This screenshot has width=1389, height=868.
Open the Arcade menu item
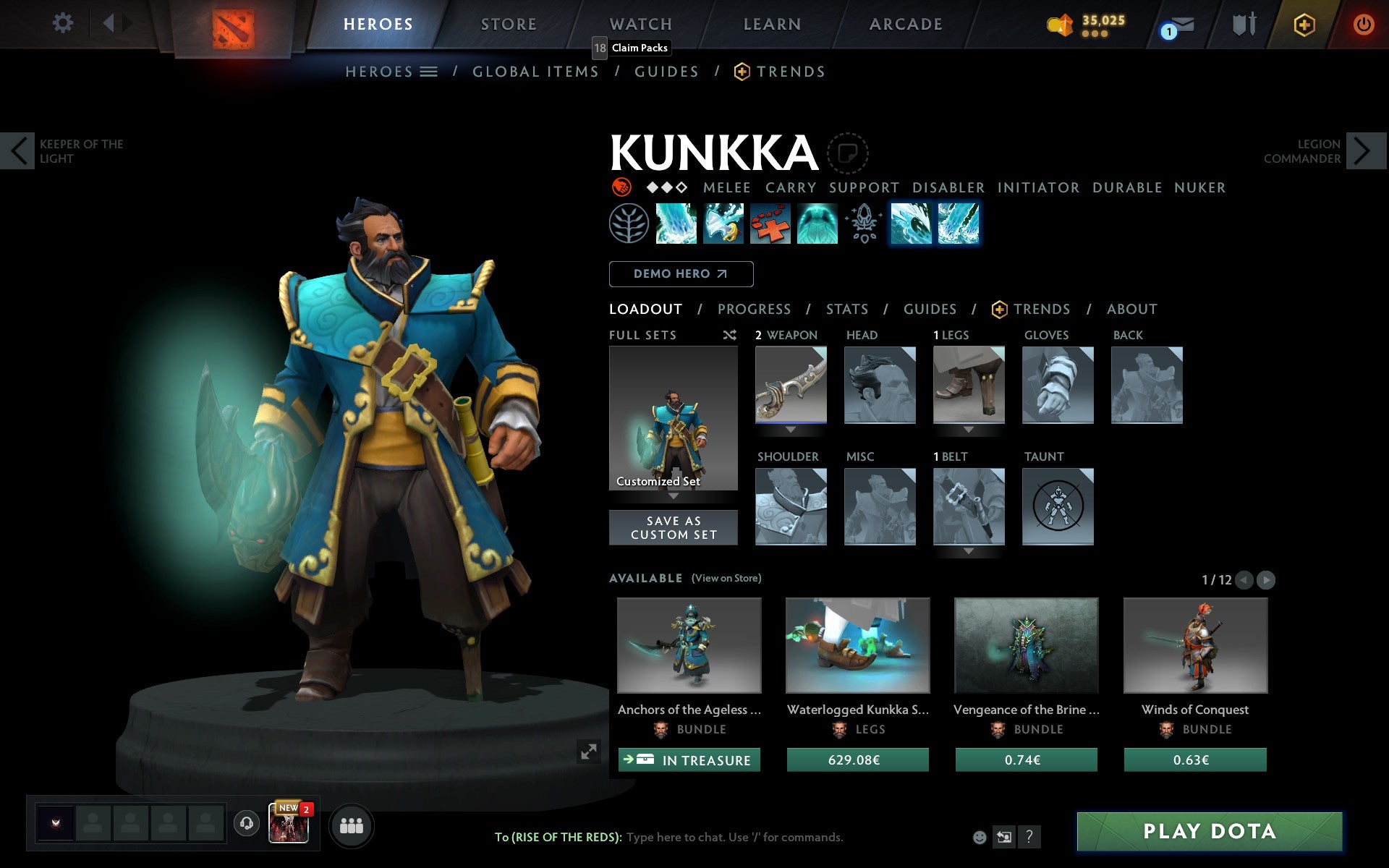point(905,23)
